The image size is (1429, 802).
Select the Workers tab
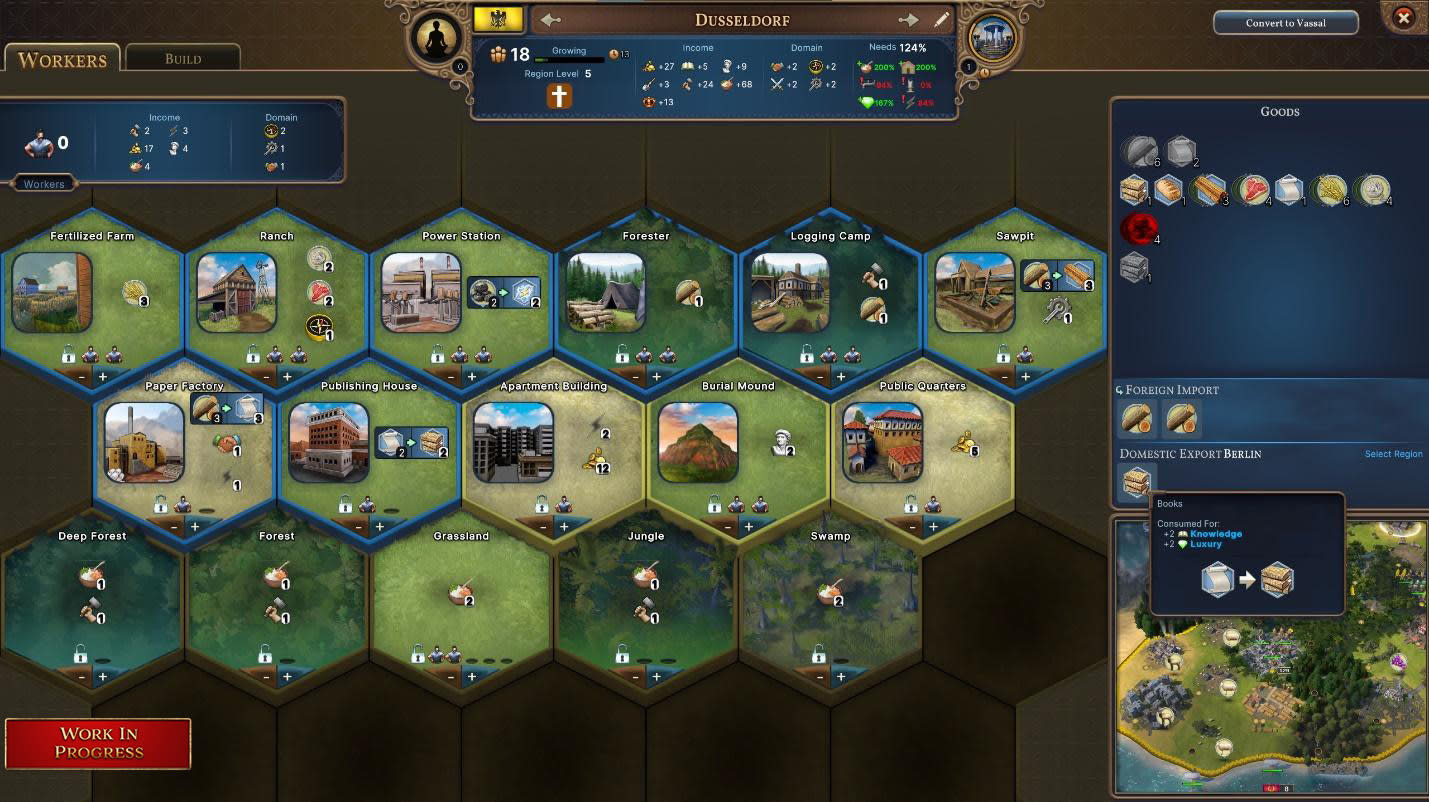[x=62, y=59]
